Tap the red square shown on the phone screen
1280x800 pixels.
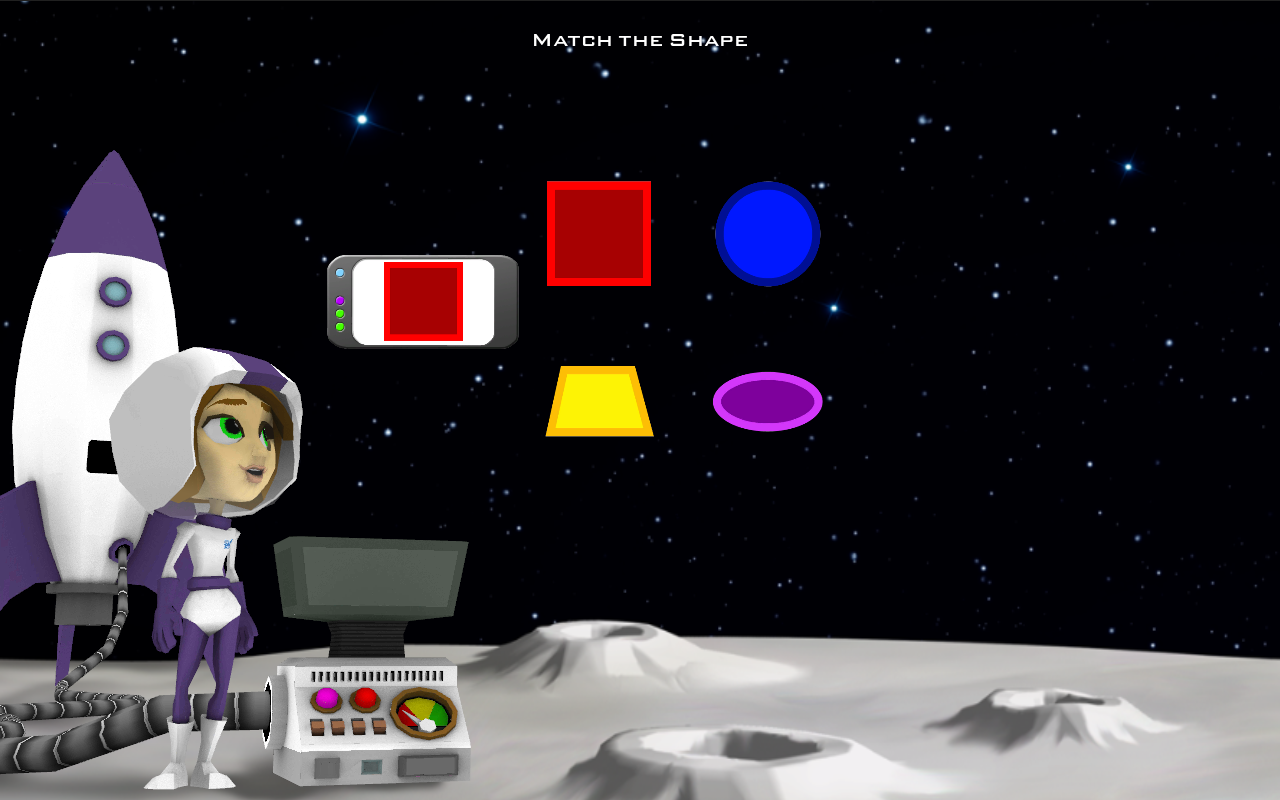(423, 300)
